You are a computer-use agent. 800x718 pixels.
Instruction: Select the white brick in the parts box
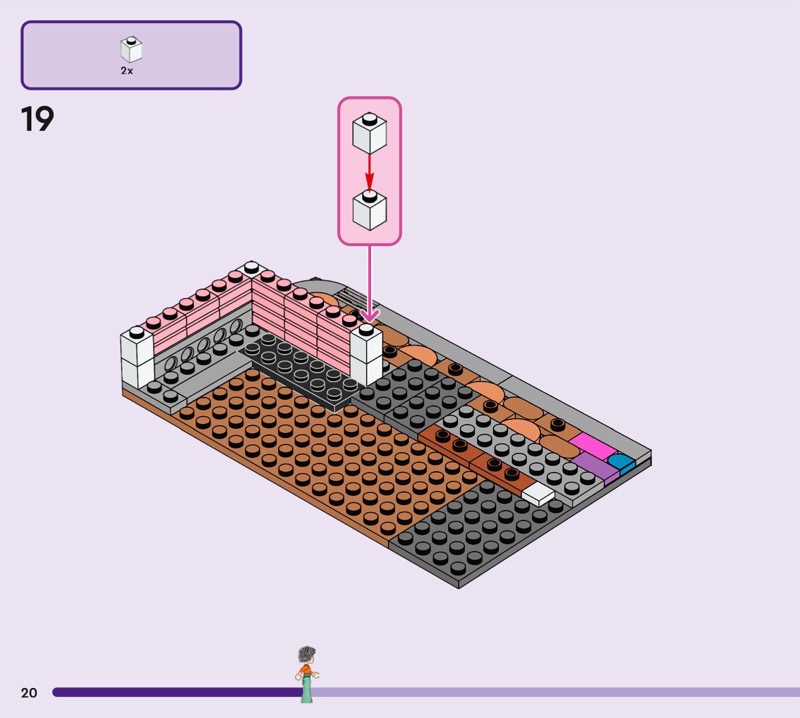[x=131, y=49]
